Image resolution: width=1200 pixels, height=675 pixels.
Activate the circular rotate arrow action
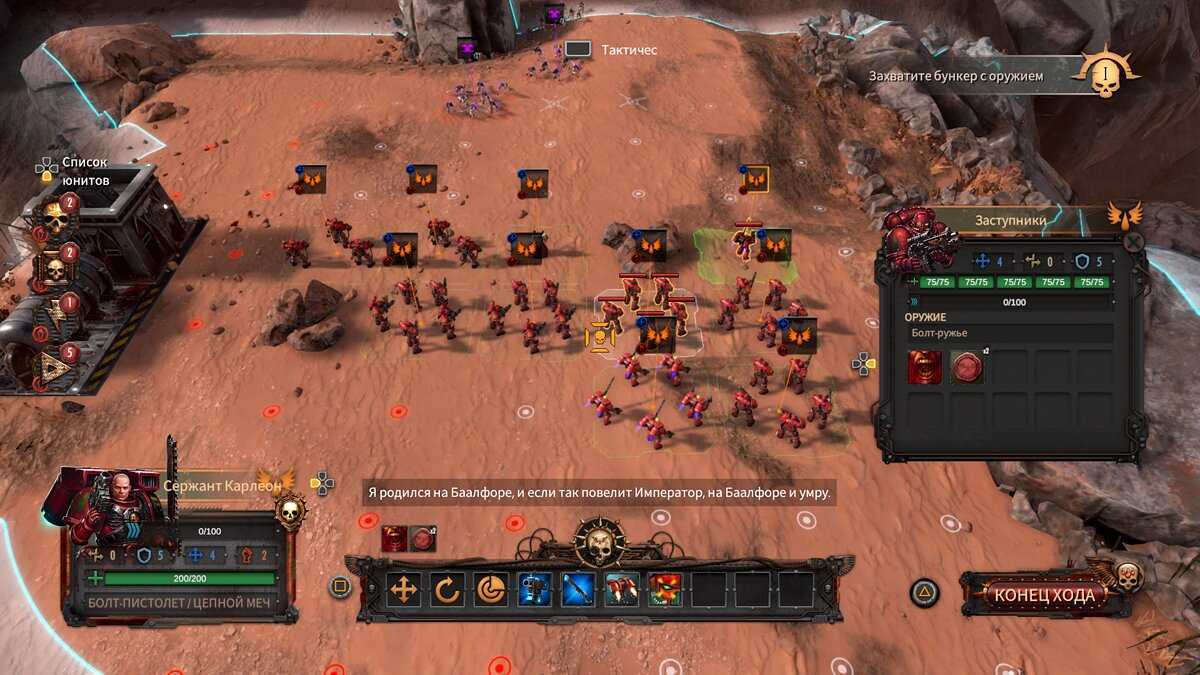tap(447, 590)
